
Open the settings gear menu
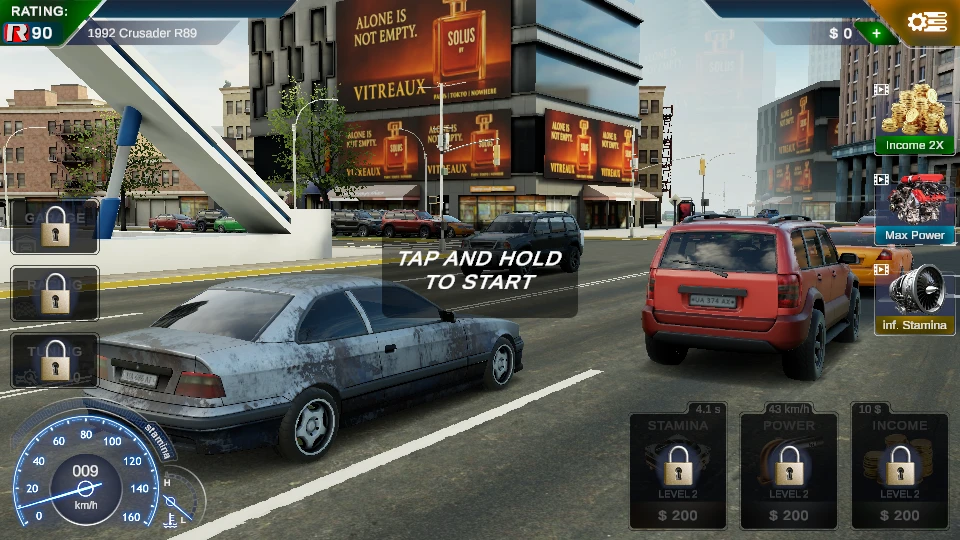click(926, 22)
